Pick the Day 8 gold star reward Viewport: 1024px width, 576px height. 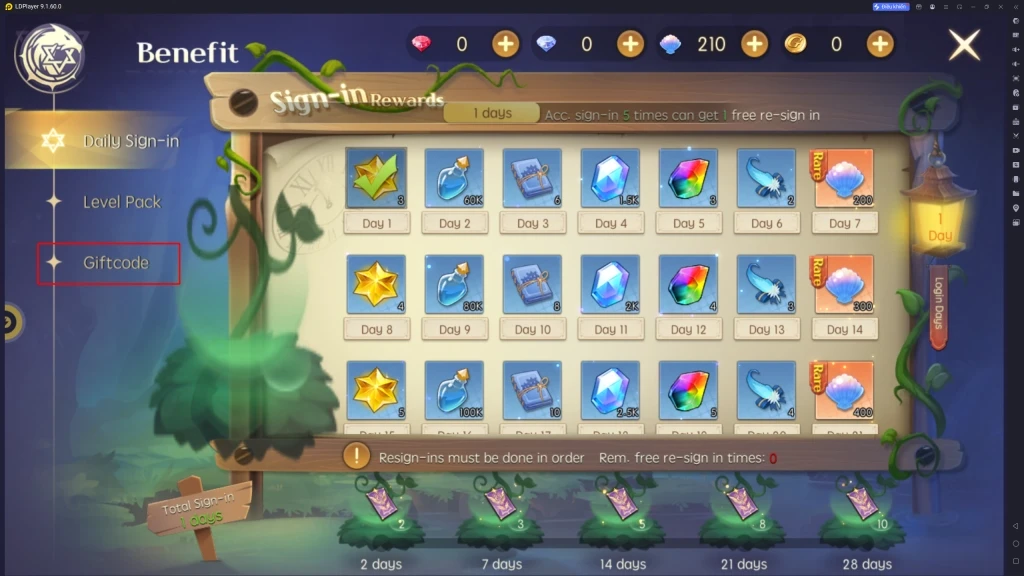[376, 284]
